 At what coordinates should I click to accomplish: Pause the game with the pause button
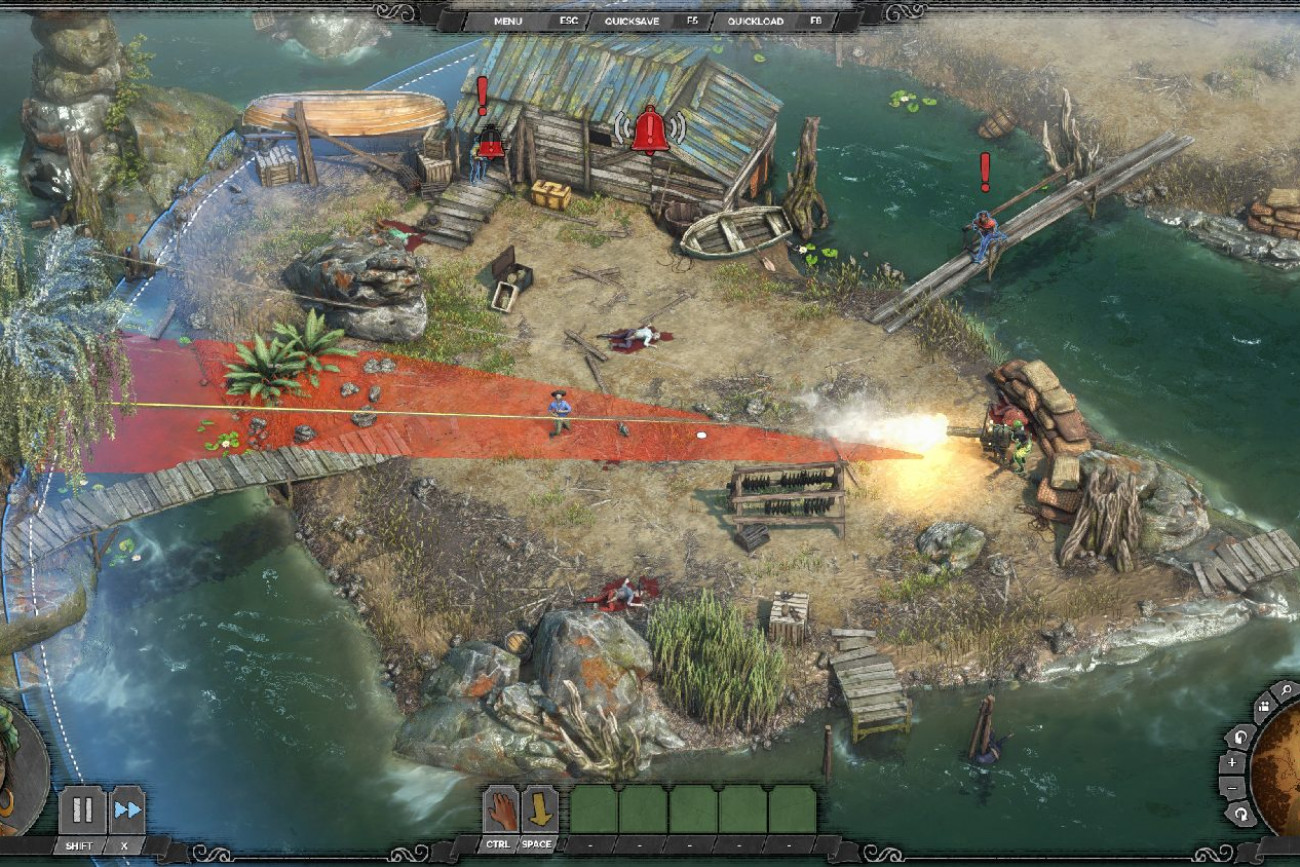82,810
